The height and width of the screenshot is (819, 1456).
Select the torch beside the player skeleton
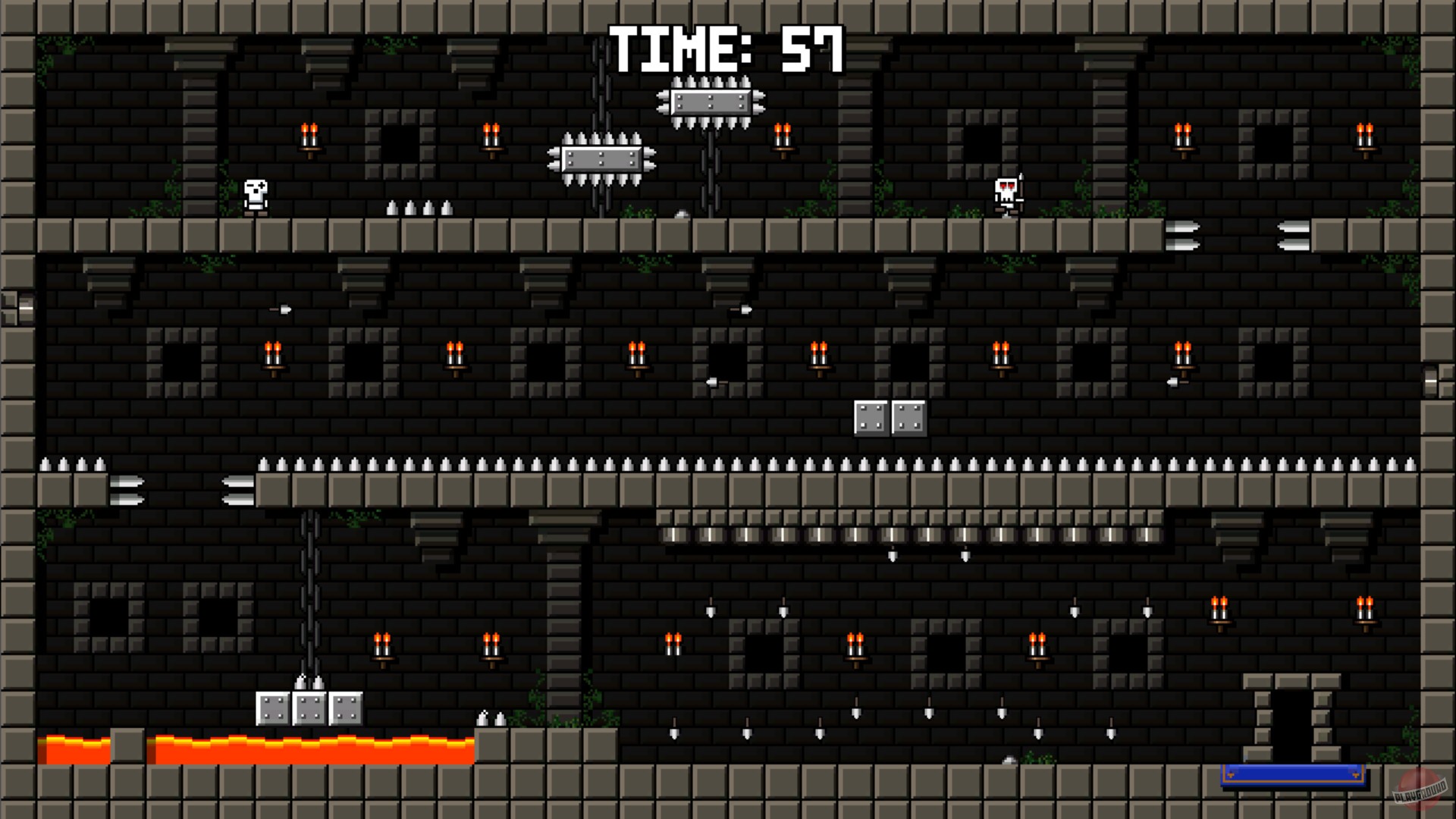pos(311,136)
